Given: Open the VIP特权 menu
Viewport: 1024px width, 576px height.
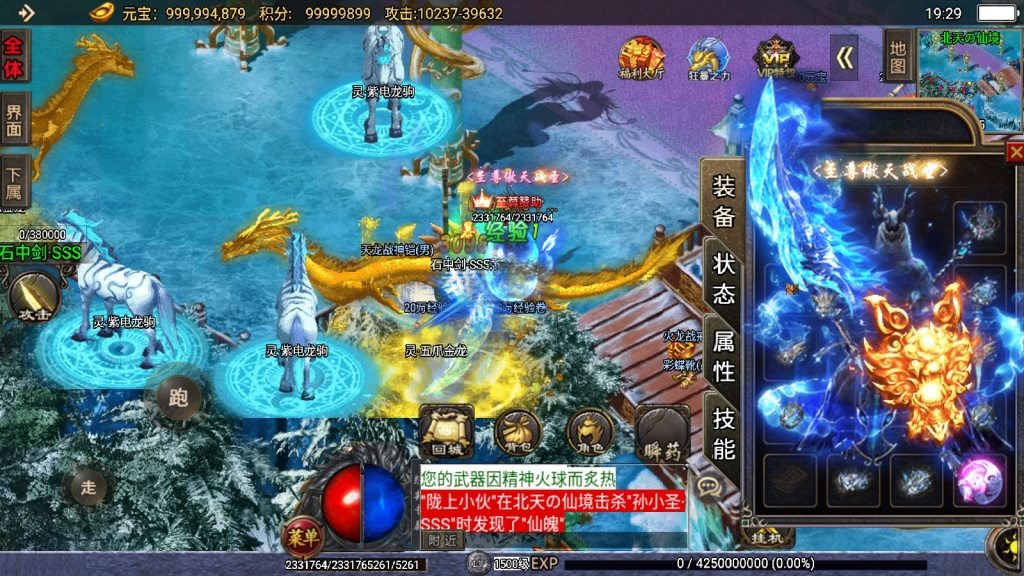Looking at the screenshot, I should 776,58.
